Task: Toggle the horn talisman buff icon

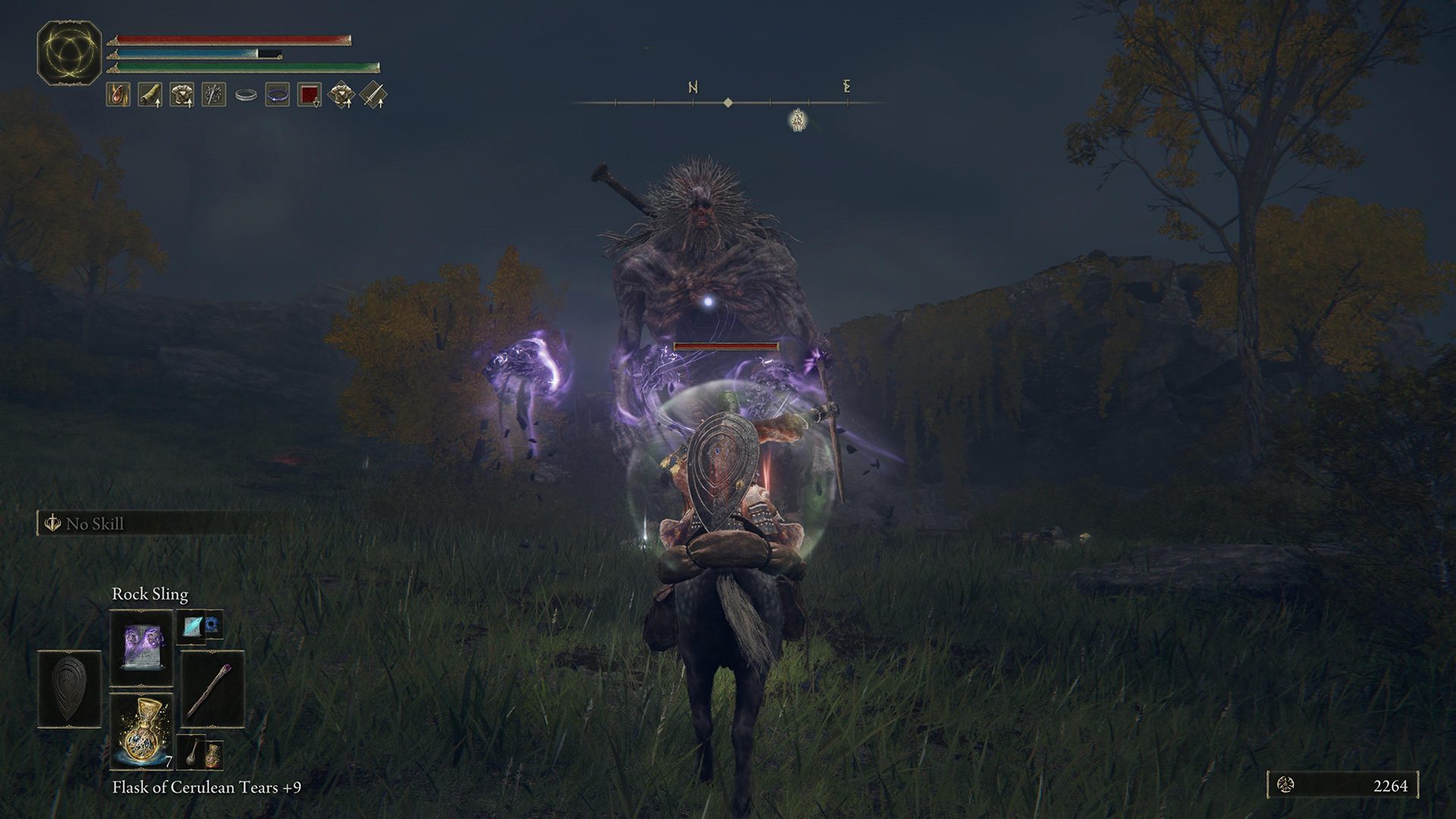Action: tap(150, 93)
